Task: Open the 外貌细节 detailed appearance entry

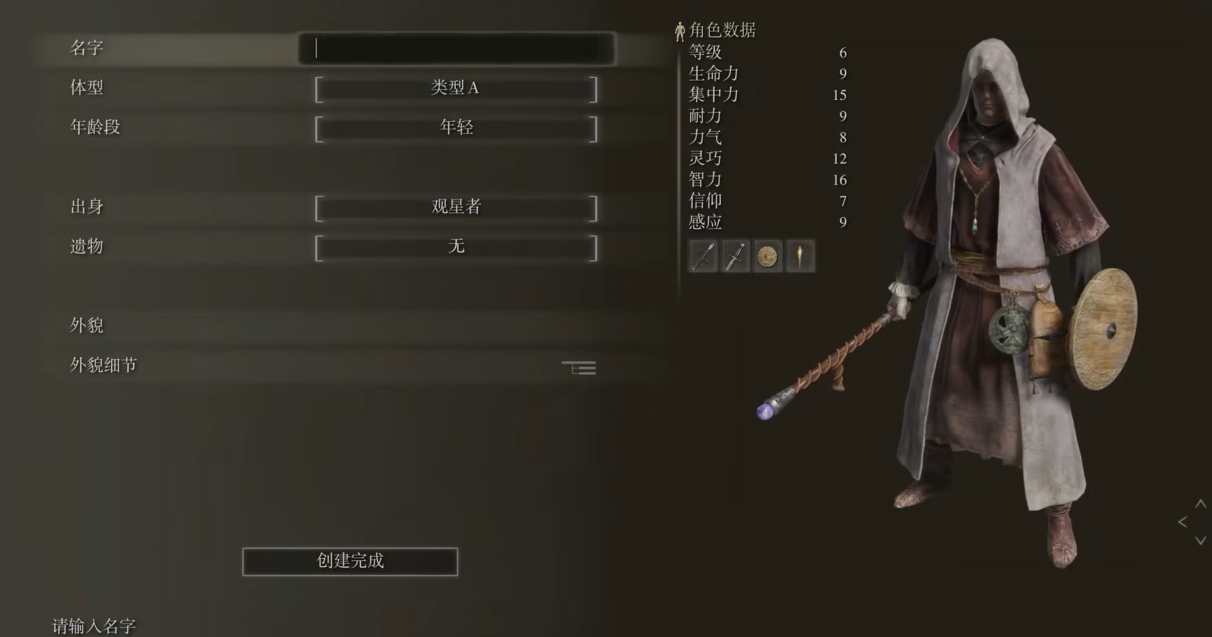Action: point(104,366)
